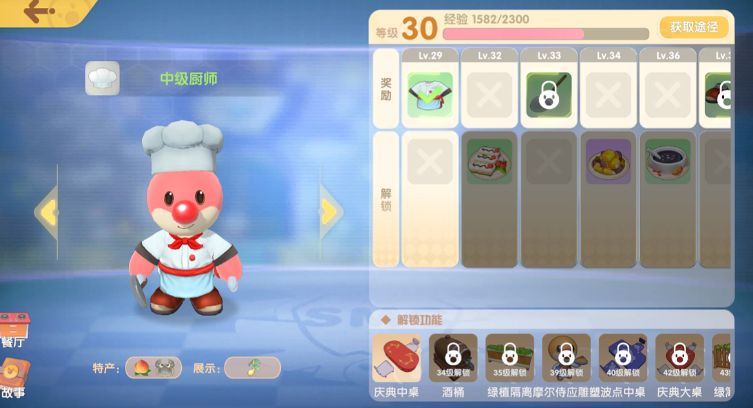Image resolution: width=753 pixels, height=408 pixels.
Task: Show the next chef with right arrow
Action: click(x=330, y=211)
